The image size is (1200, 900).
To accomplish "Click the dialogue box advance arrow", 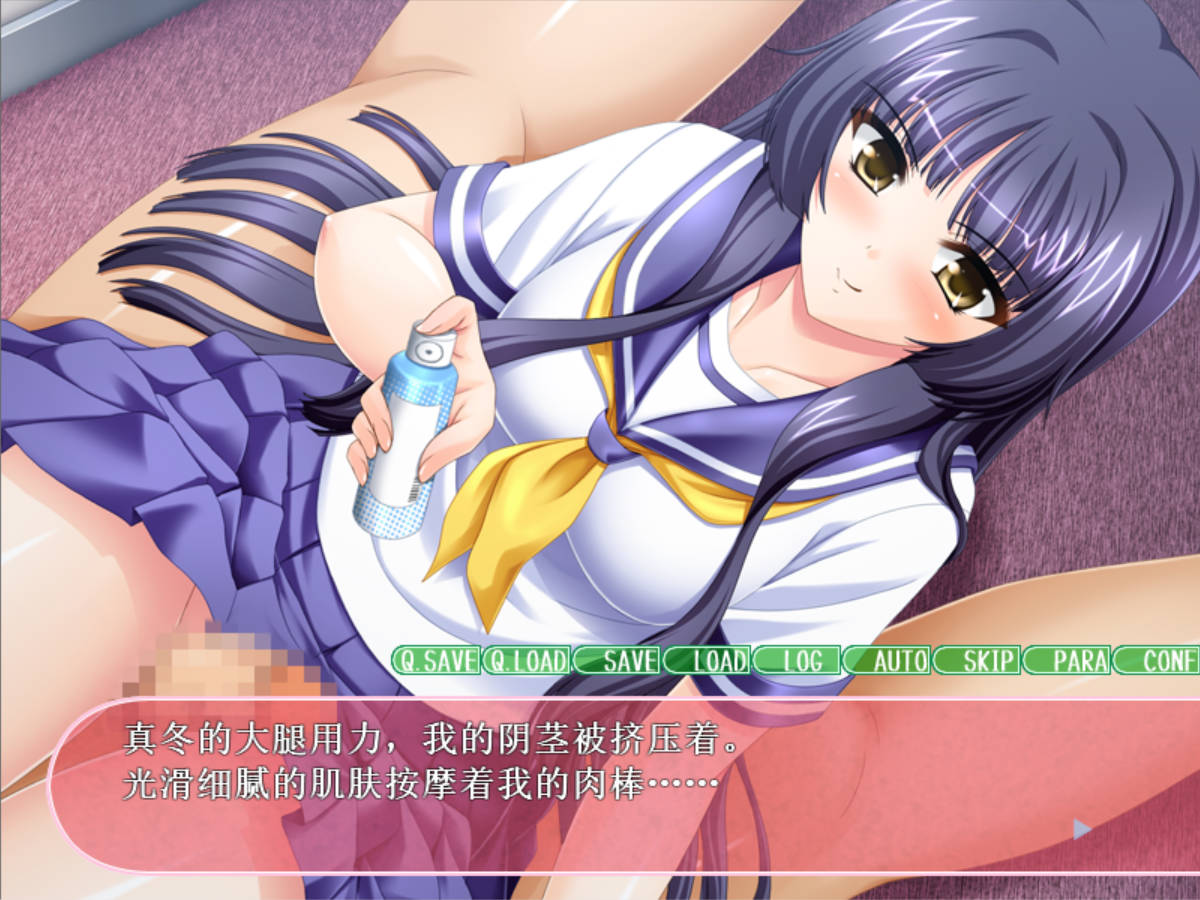I will (x=1081, y=828).
